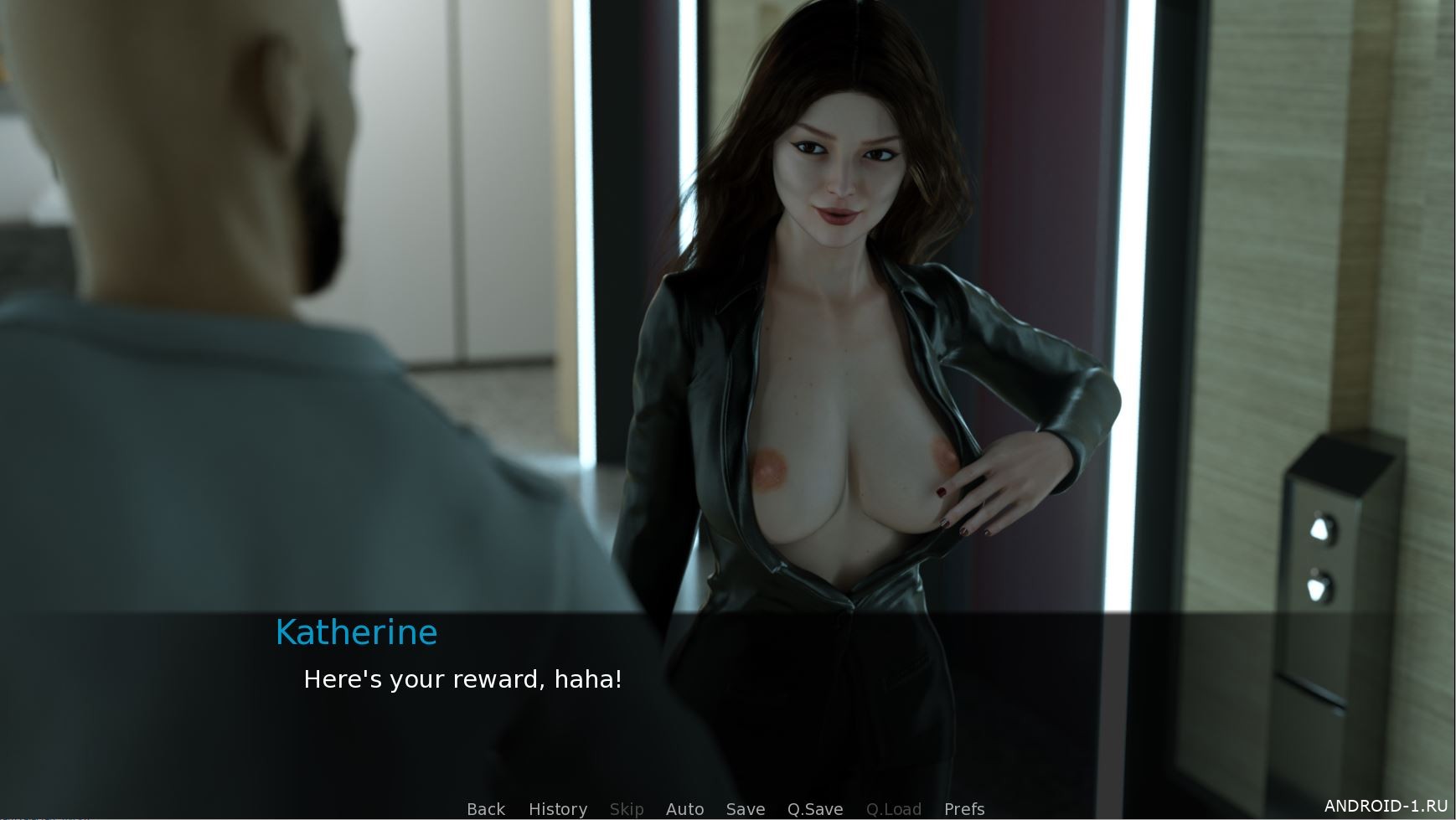Image resolution: width=1456 pixels, height=820 pixels.
Task: Open the Save game screen
Action: 745,808
